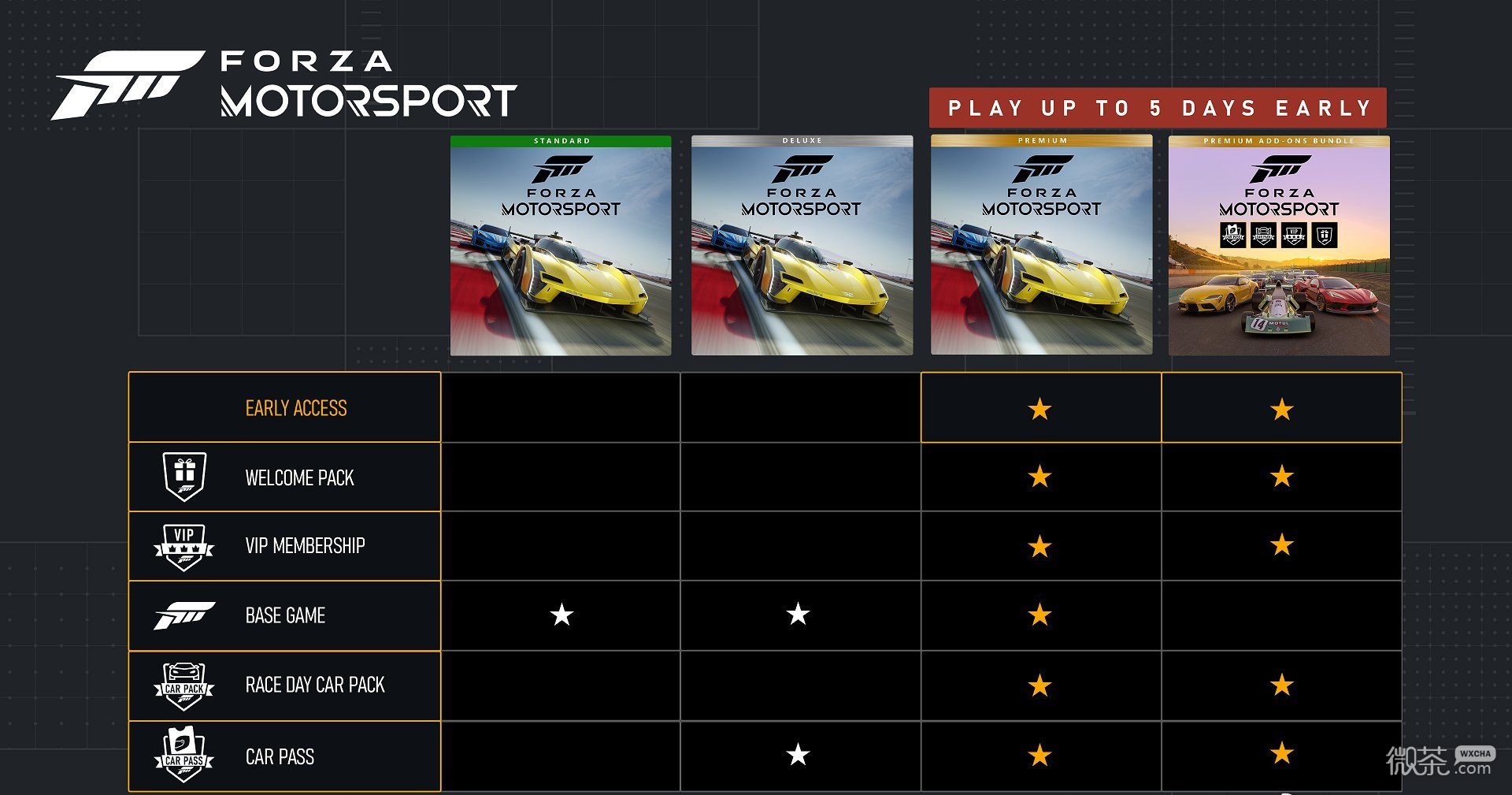Screen dimensions: 1512x795
Task: Click the Welcome Pack row label
Action: 299,478
